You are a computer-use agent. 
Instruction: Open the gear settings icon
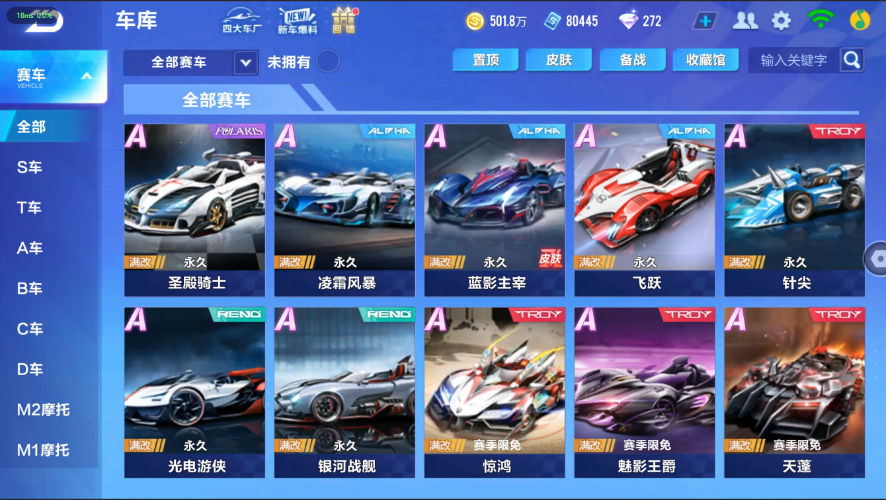coord(781,21)
